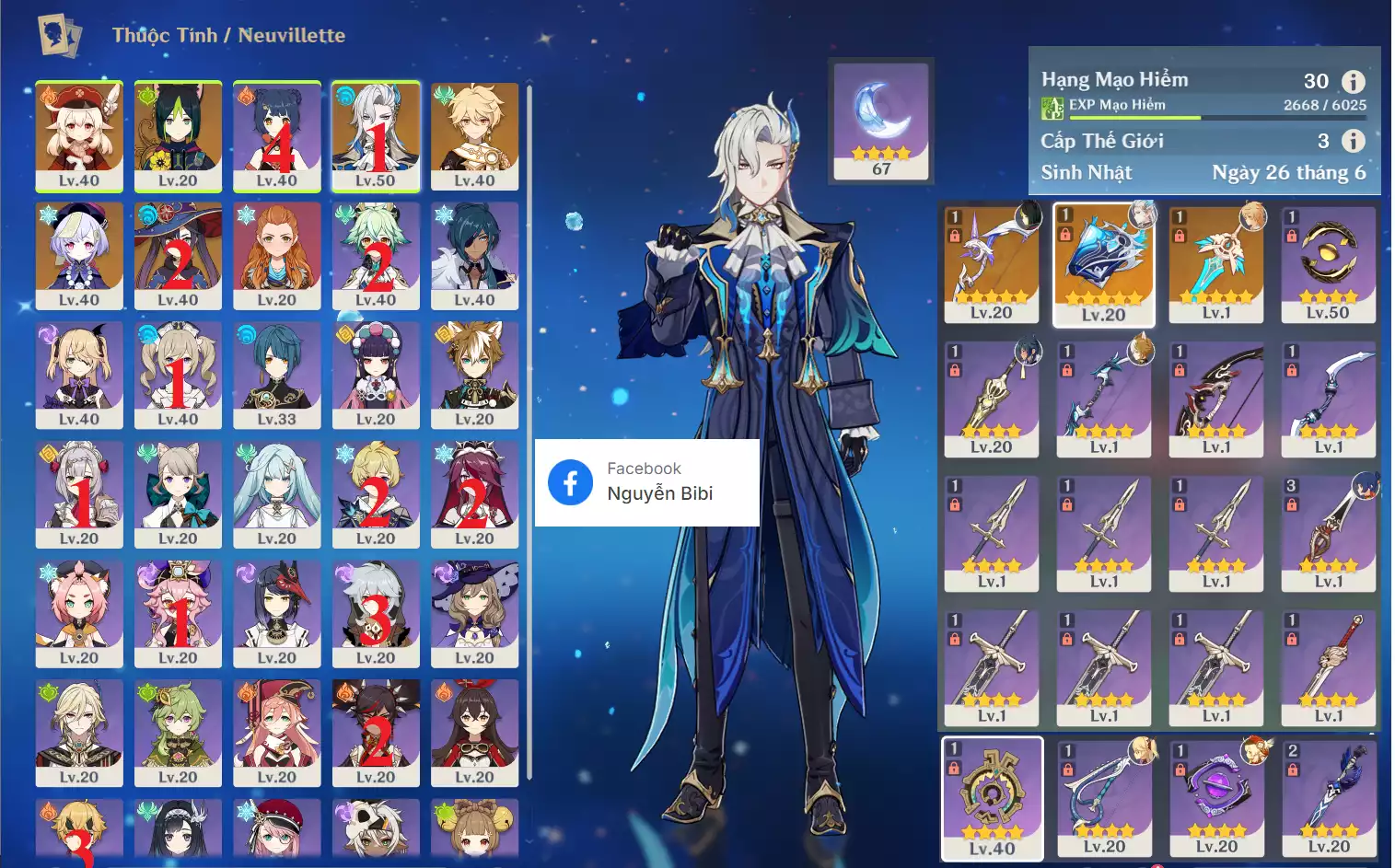
Task: Select Neuvillette's Lv.50 portrait
Action: pyautogui.click(x=376, y=135)
